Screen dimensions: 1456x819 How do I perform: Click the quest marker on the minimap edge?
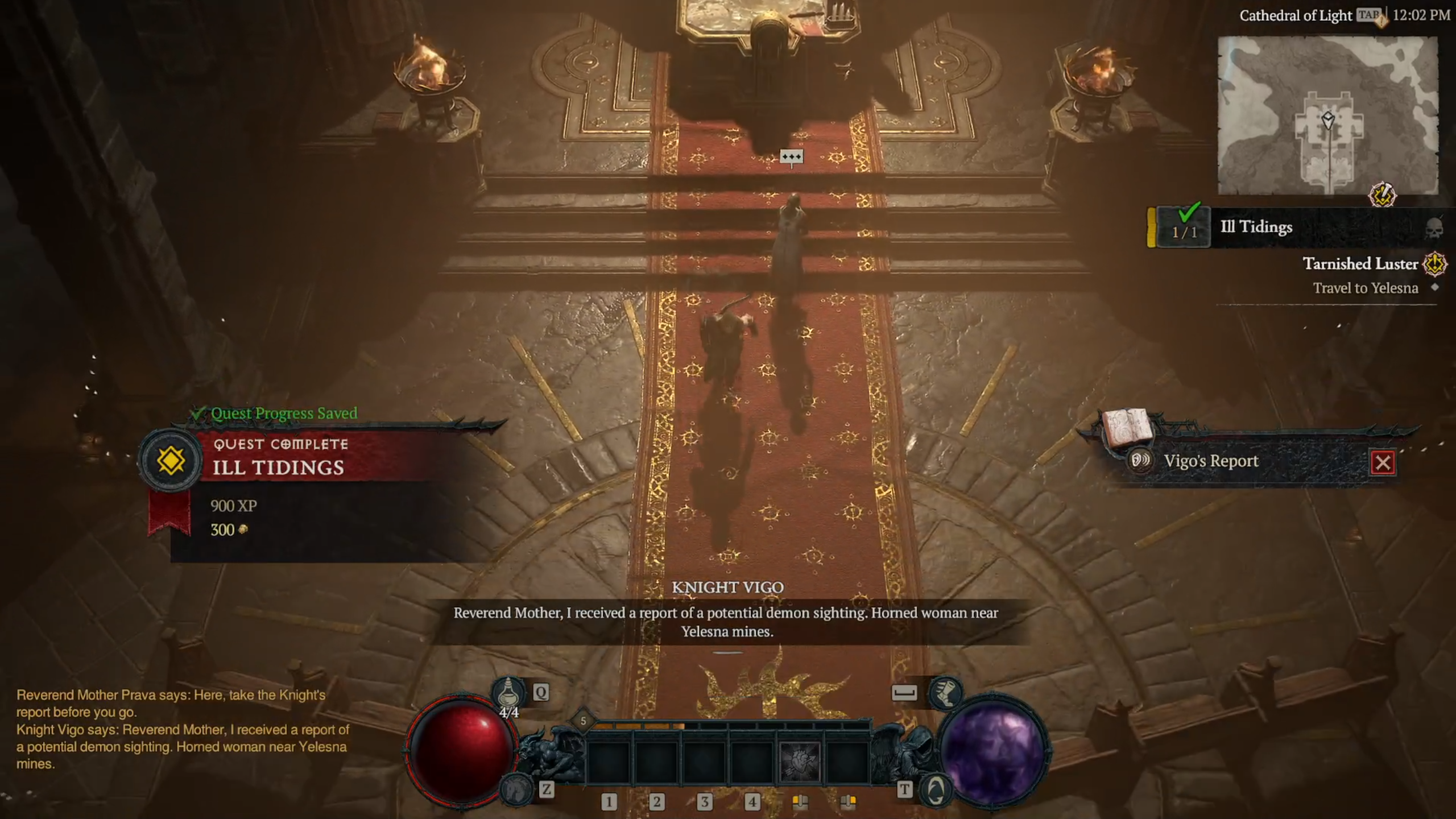coord(1382,196)
